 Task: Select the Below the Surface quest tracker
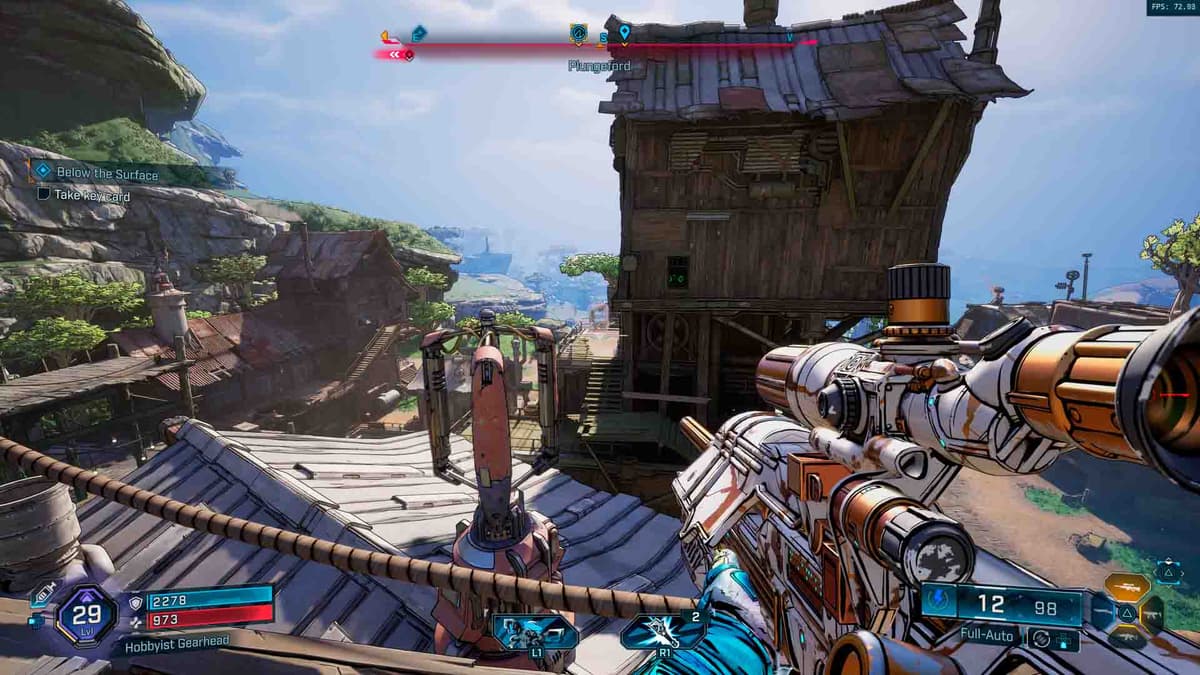[x=107, y=173]
